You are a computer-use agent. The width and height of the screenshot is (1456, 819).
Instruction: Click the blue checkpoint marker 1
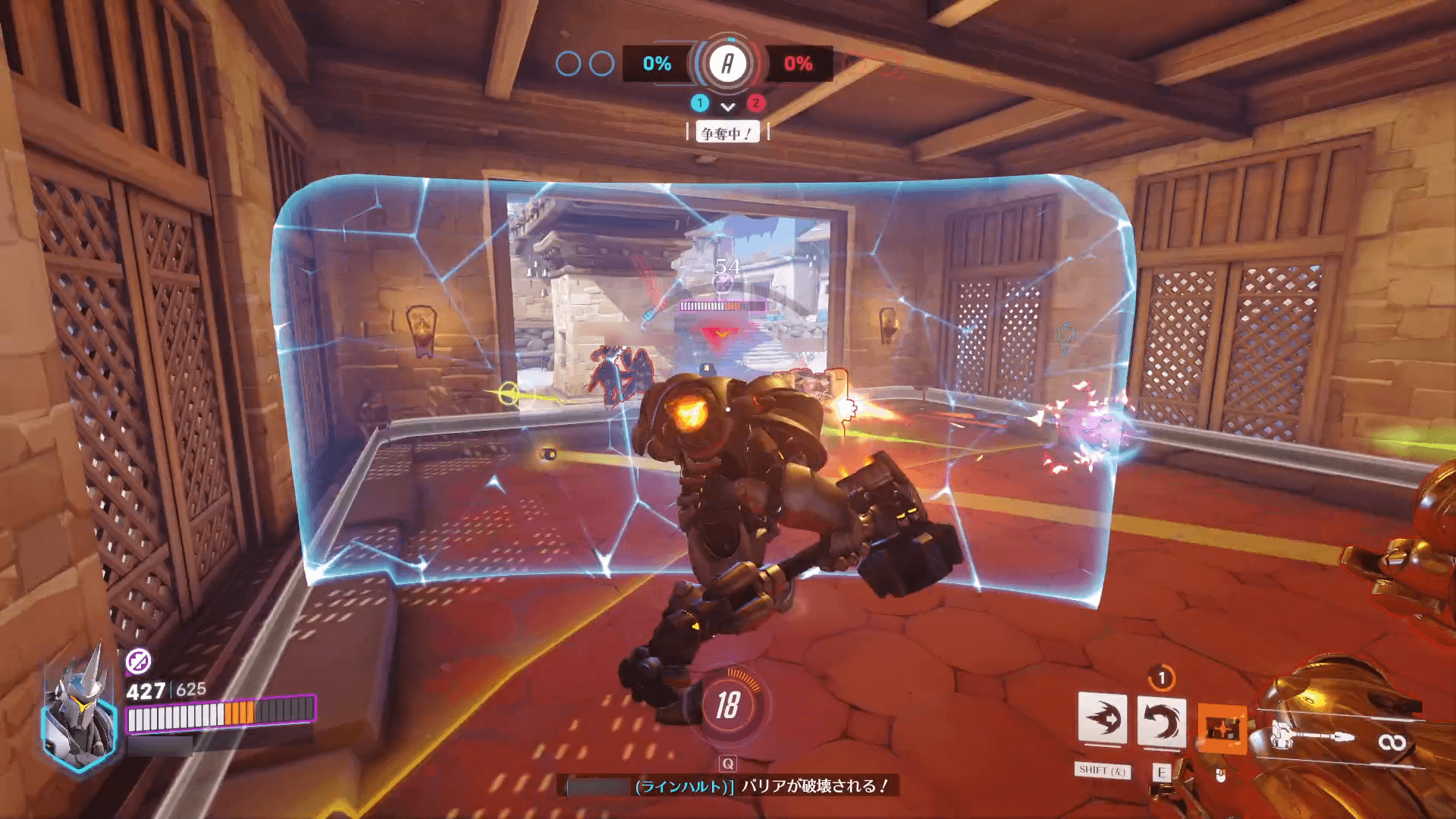tap(699, 105)
